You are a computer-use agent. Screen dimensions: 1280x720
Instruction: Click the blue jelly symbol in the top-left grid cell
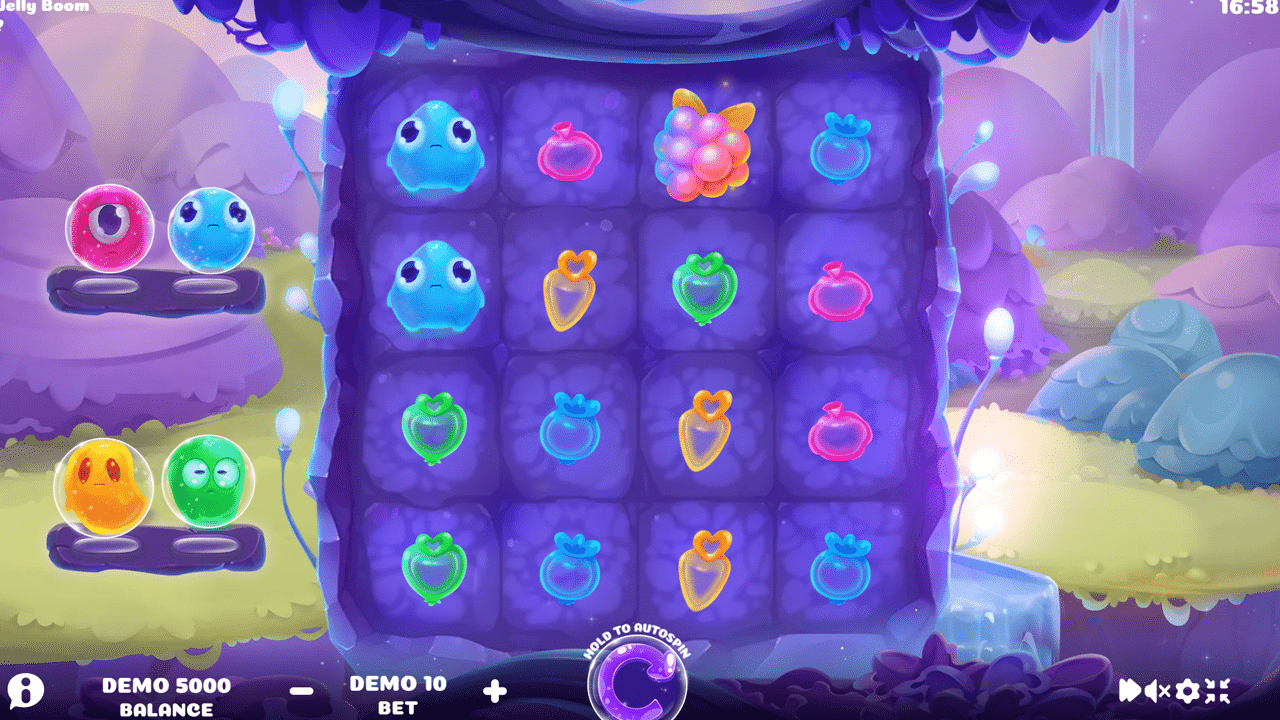coord(434,148)
